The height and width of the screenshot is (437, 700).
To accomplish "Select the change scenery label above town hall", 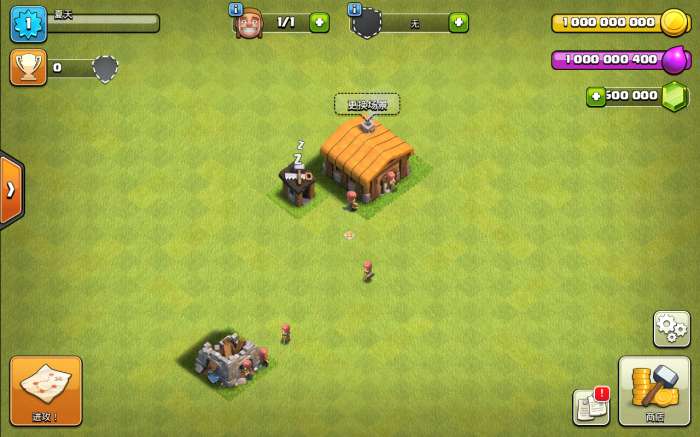I will (367, 104).
